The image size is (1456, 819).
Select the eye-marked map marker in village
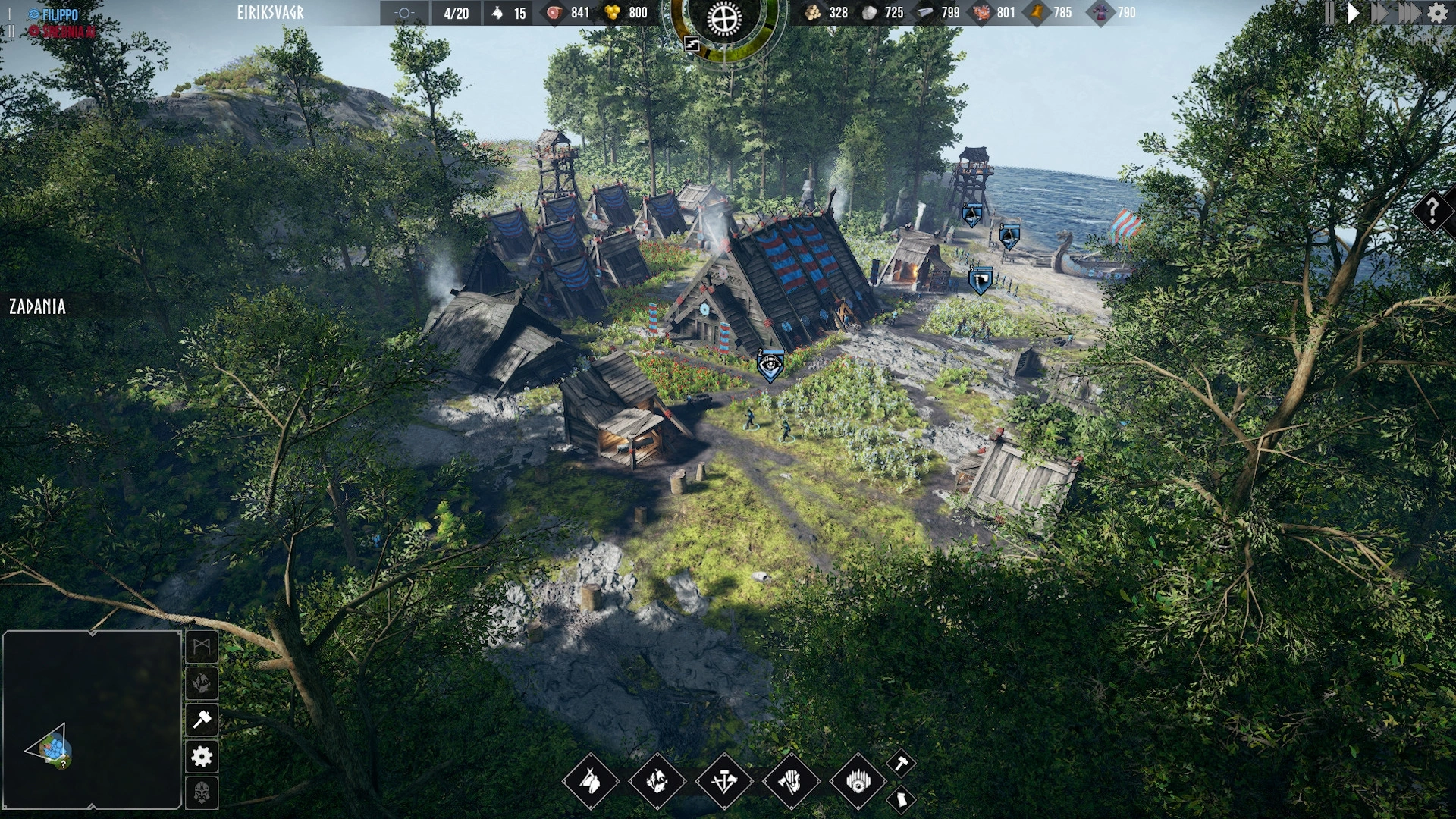pyautogui.click(x=770, y=366)
